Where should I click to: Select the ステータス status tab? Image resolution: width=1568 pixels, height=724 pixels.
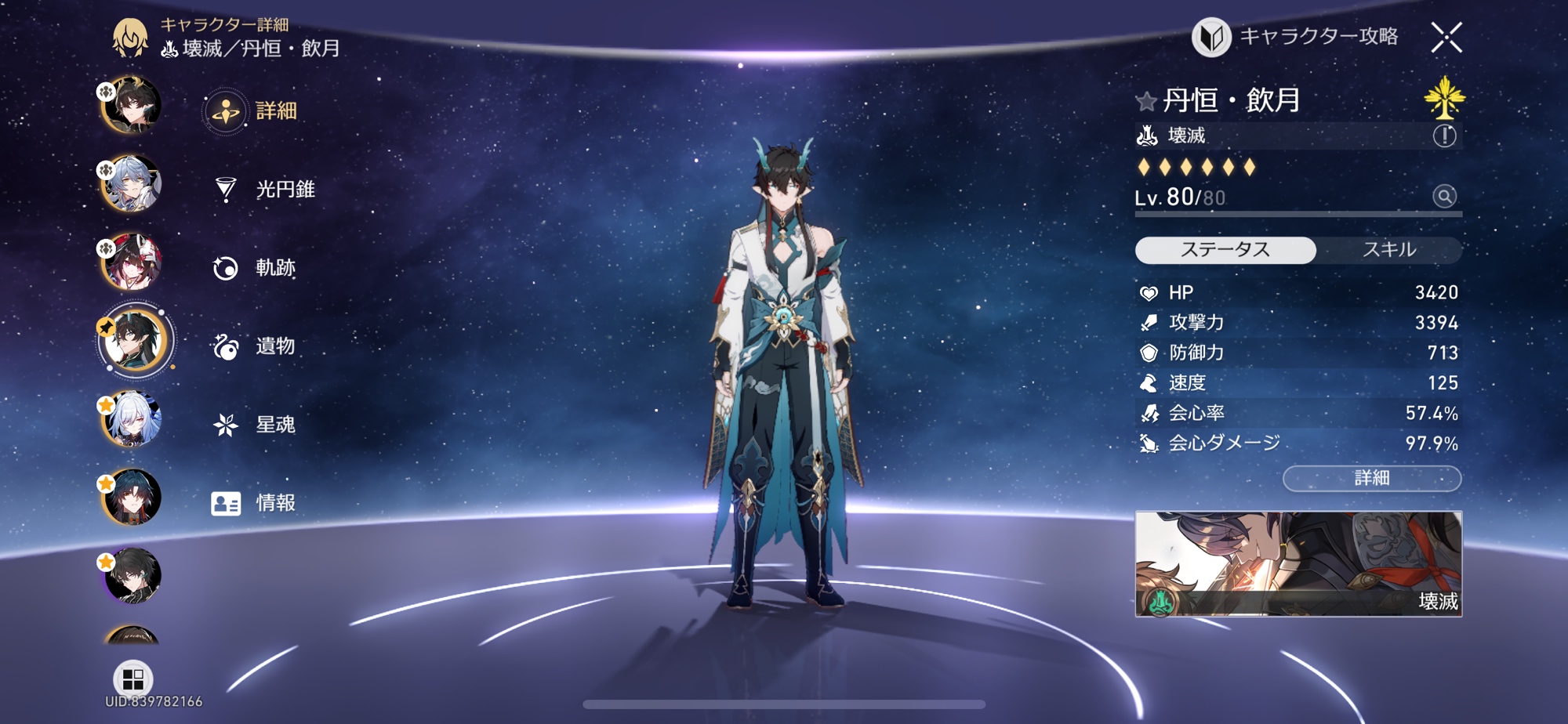coord(1225,250)
